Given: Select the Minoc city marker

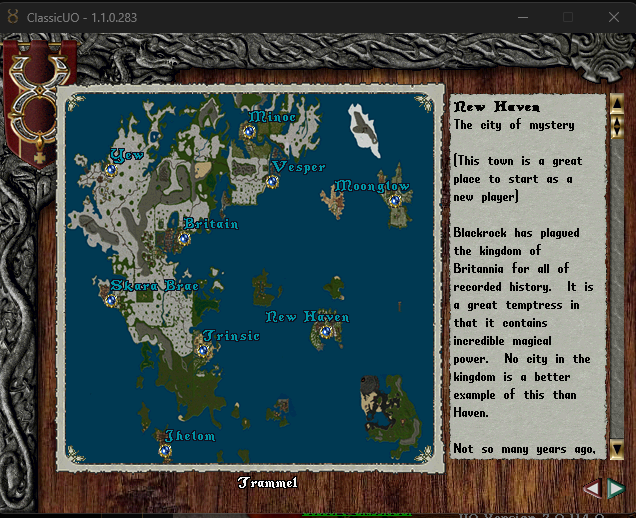Looking at the screenshot, I should 250,131.
